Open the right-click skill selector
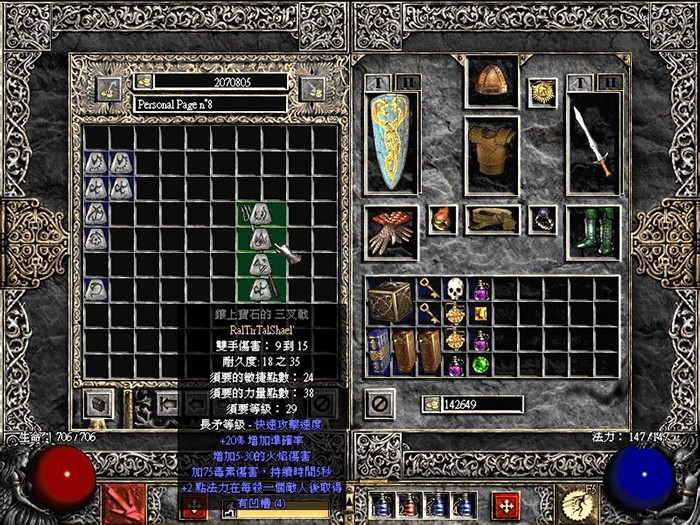 coord(577,501)
